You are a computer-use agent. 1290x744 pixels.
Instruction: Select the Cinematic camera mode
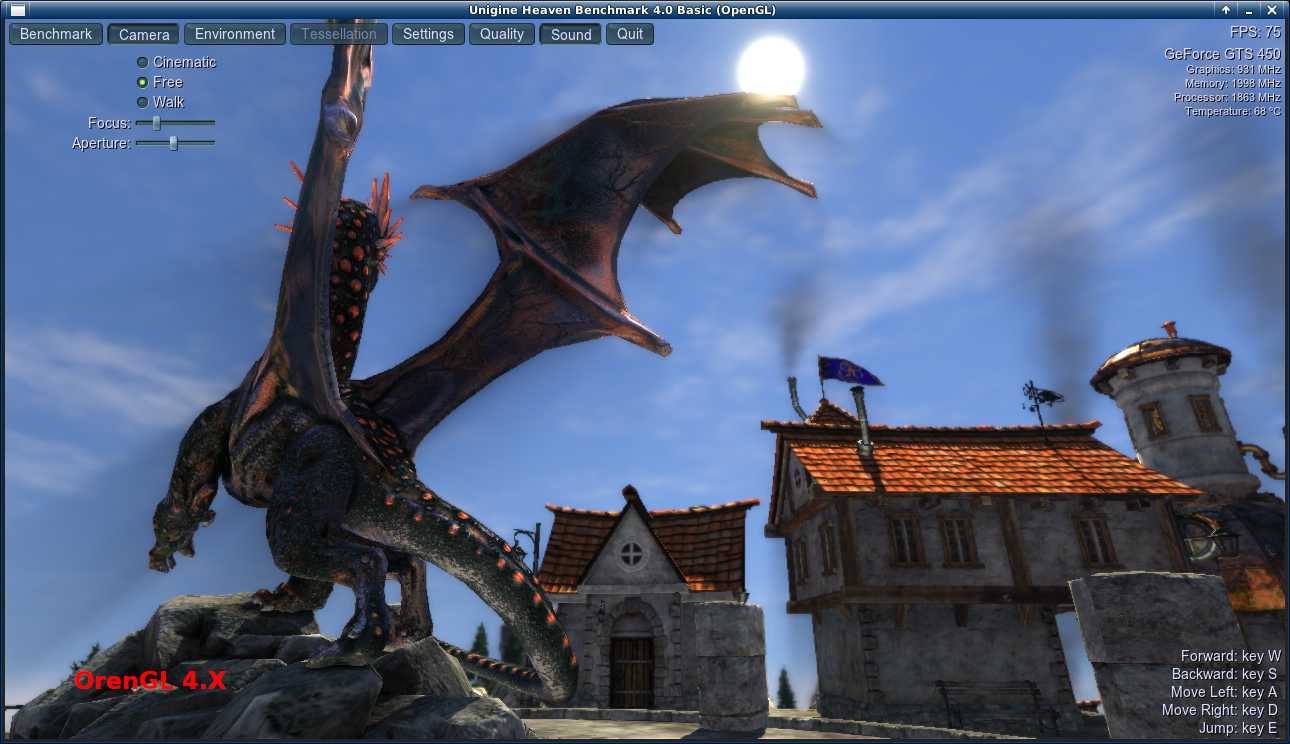point(142,61)
